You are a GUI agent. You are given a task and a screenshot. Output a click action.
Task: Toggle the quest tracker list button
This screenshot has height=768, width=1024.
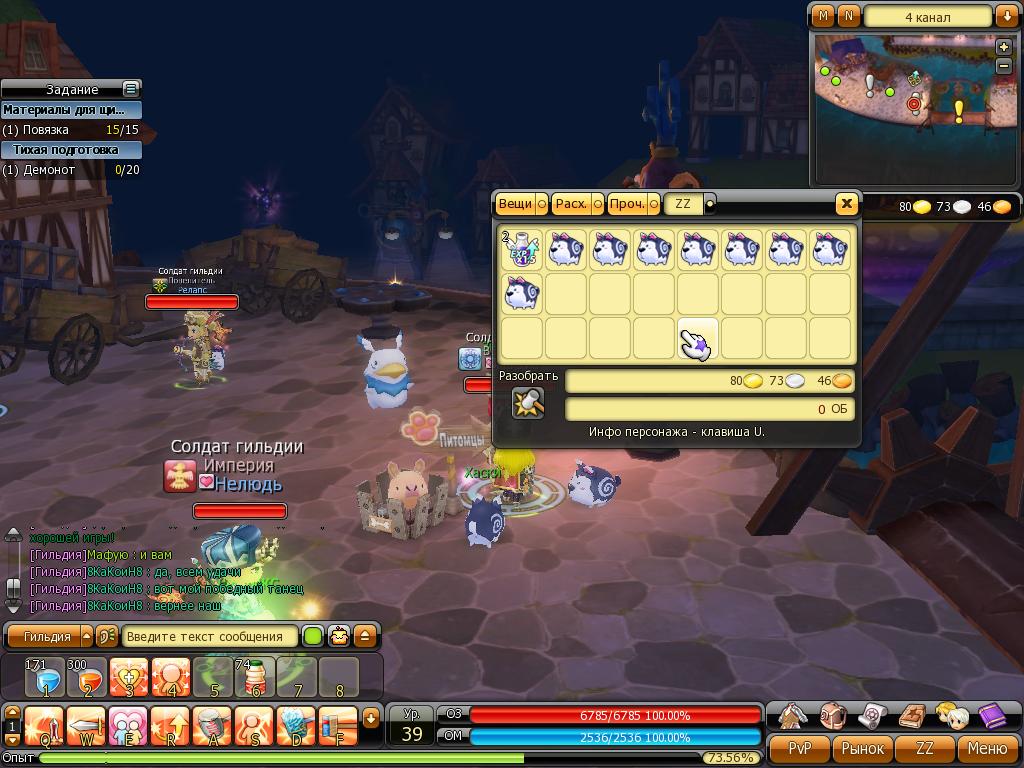point(130,89)
